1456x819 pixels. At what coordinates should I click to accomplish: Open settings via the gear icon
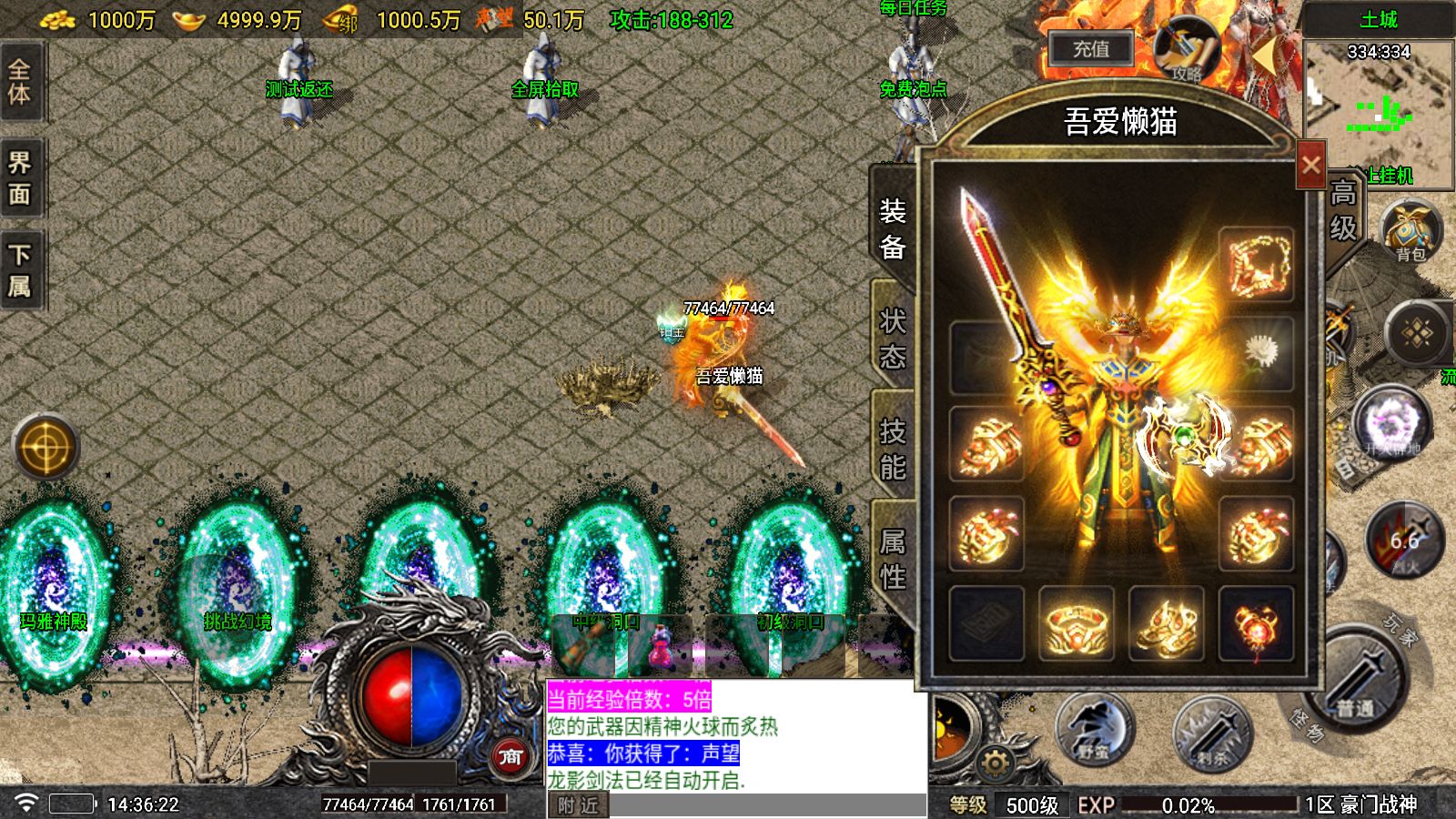996,763
